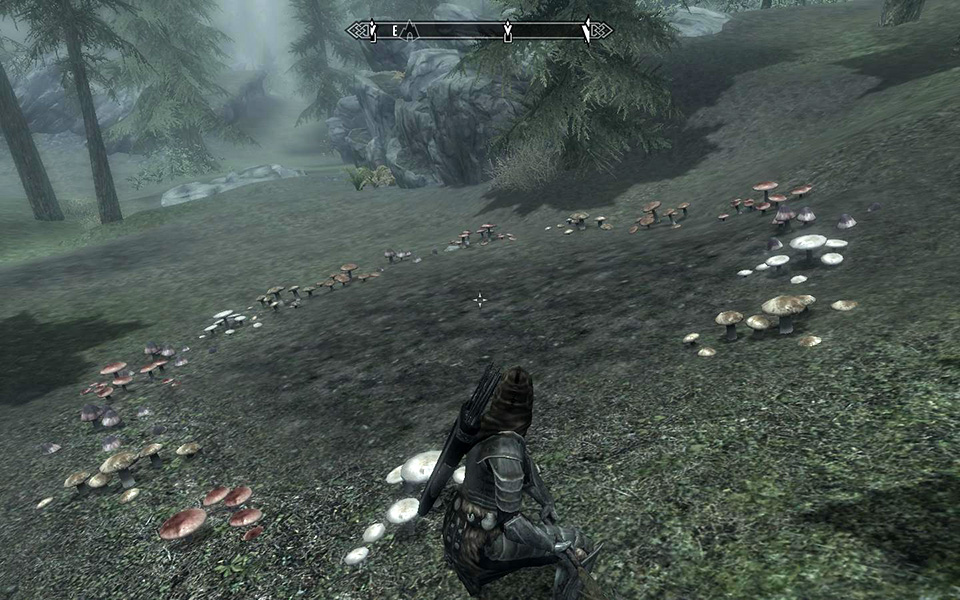Click the mountain-shaped location marker on the compass
Viewport: 960px width, 600px height.
click(x=408, y=32)
